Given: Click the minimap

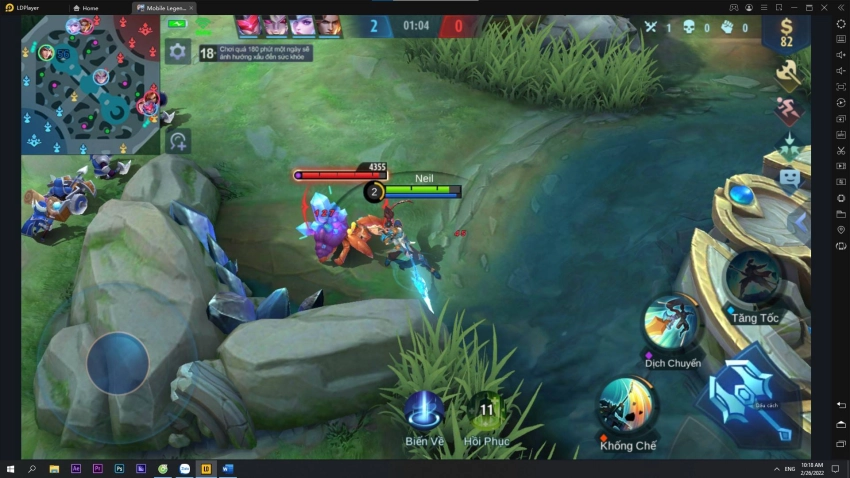Looking at the screenshot, I should 90,85.
